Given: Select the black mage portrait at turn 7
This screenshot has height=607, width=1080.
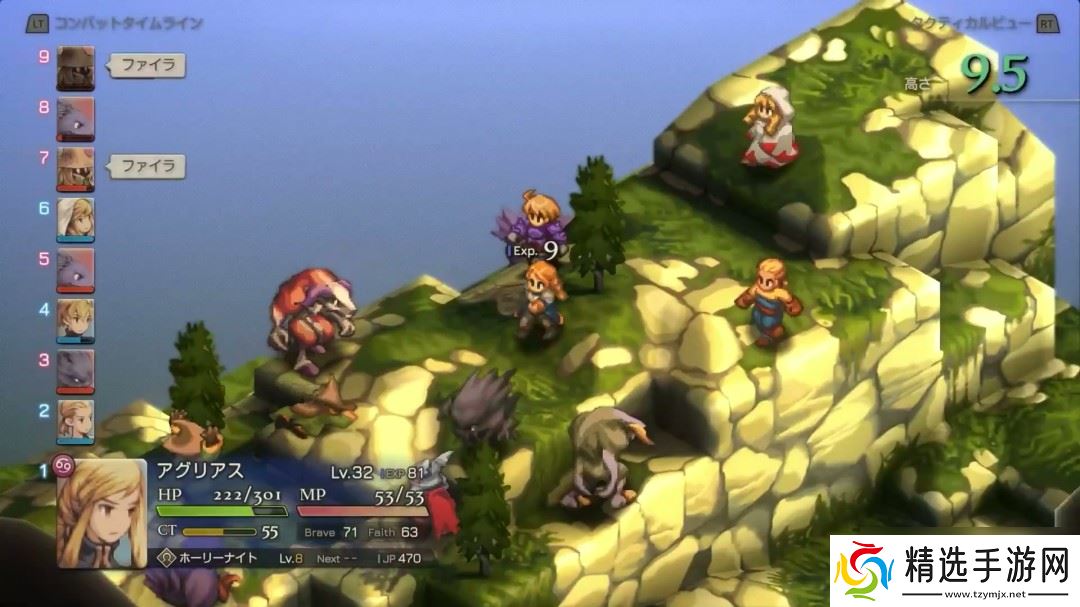Looking at the screenshot, I should pyautogui.click(x=76, y=167).
